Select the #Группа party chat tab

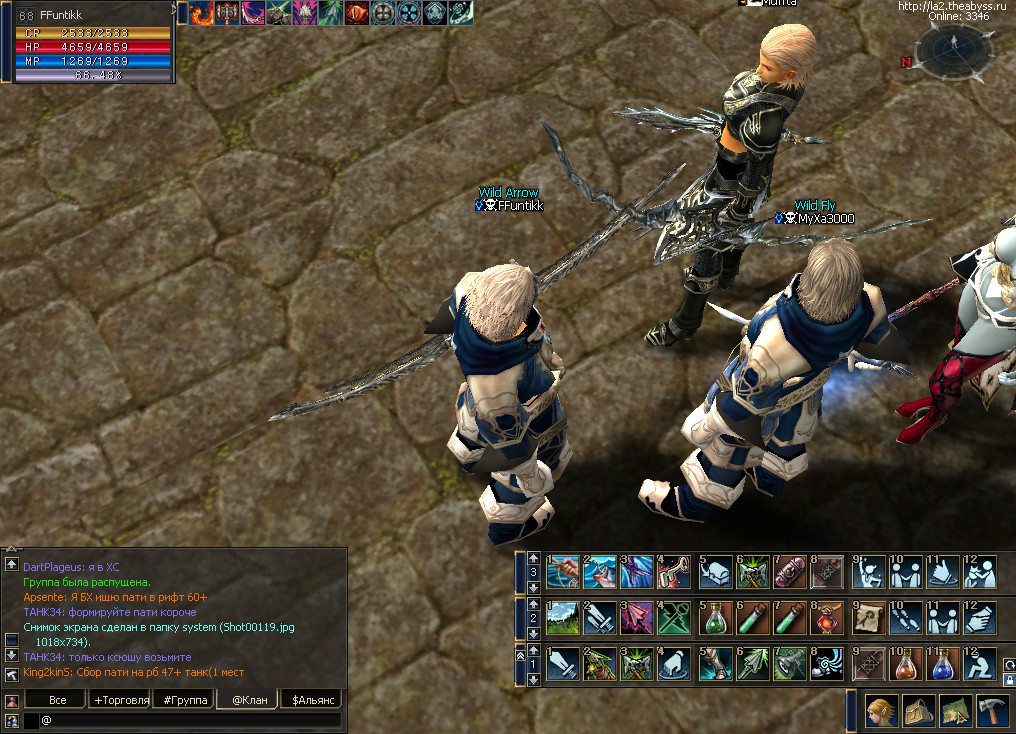pos(185,700)
